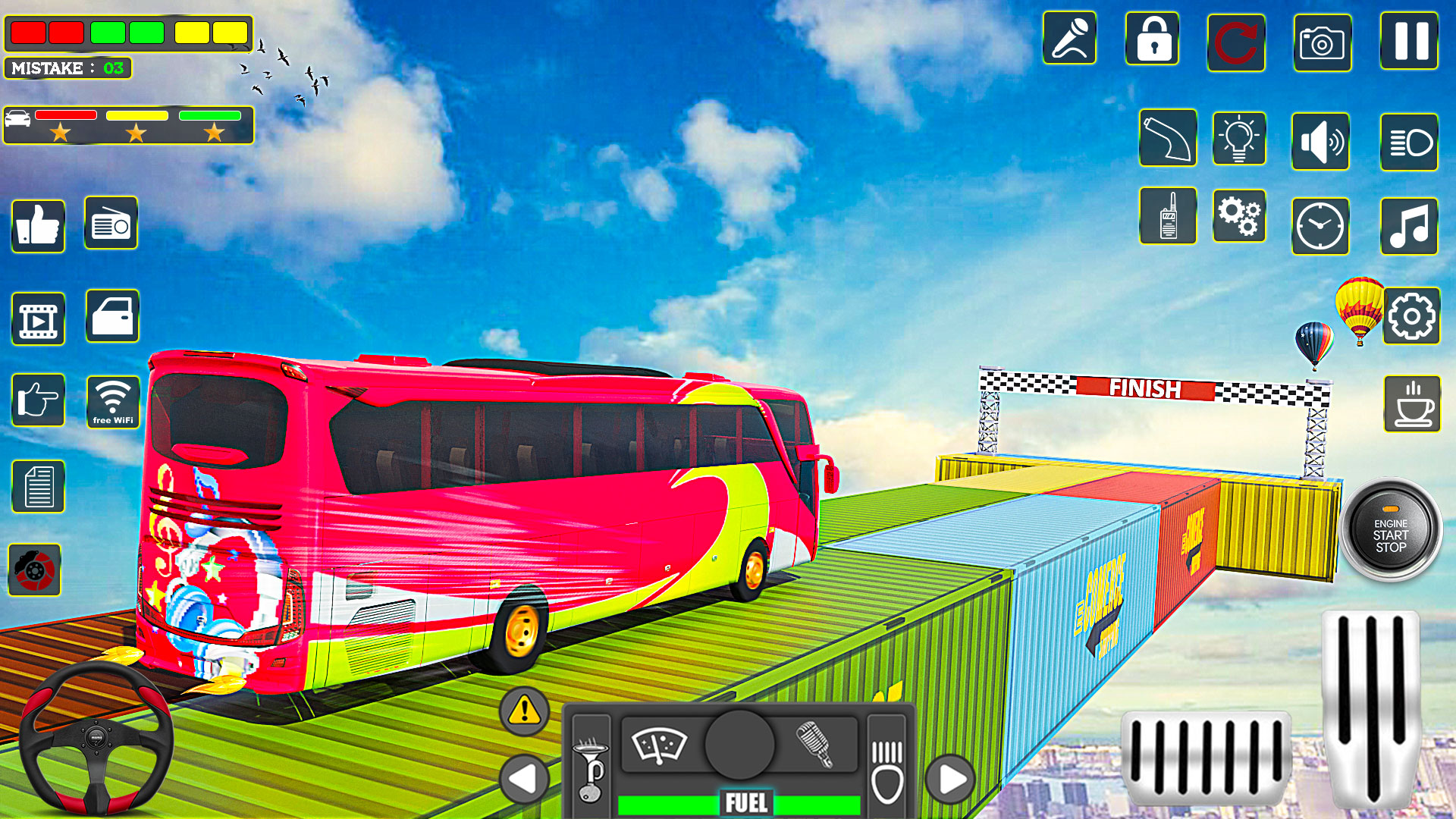Open the walkie-talkie icon
Image resolution: width=1456 pixels, height=819 pixels.
coord(1168,218)
